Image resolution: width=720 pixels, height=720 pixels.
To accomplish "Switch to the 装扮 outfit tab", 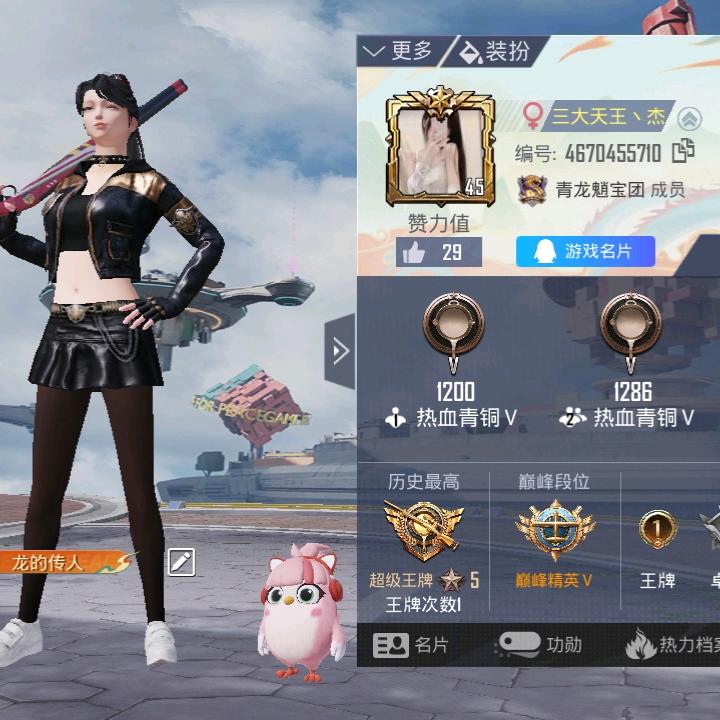I will tap(496, 52).
